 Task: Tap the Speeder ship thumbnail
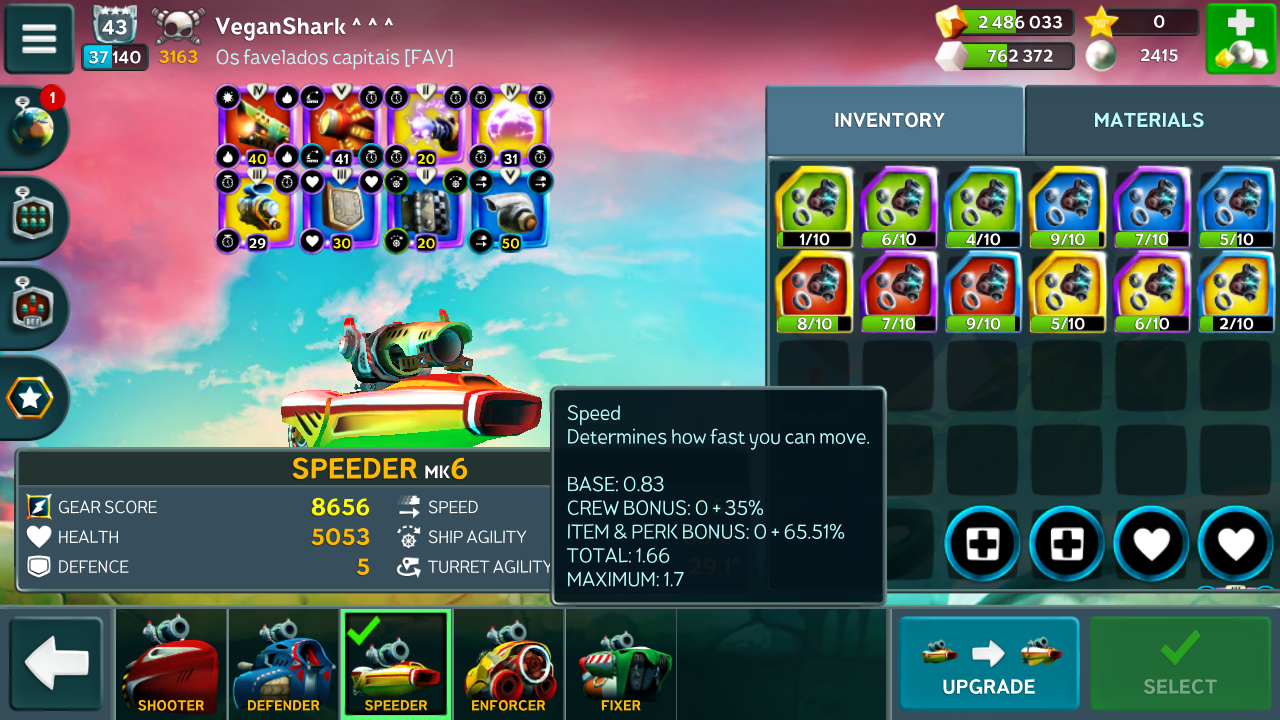pyautogui.click(x=396, y=665)
